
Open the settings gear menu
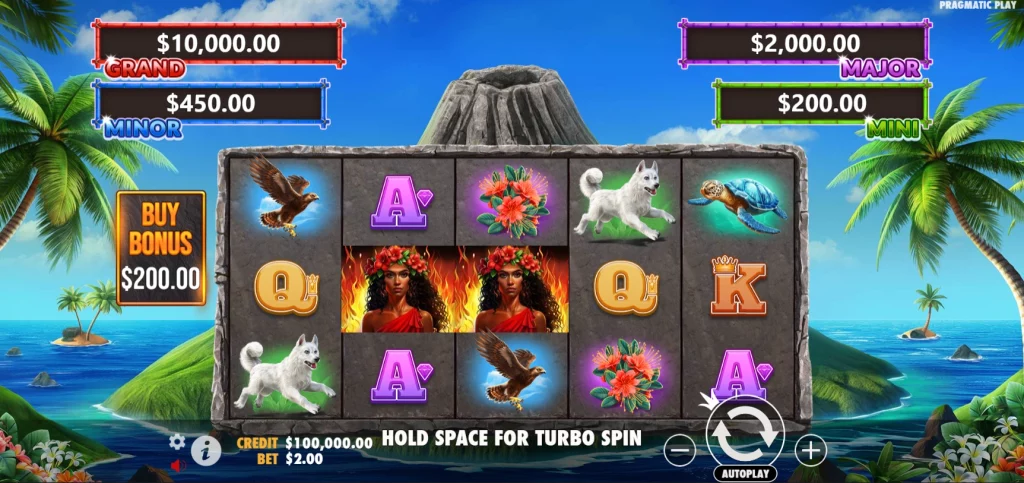pos(177,441)
